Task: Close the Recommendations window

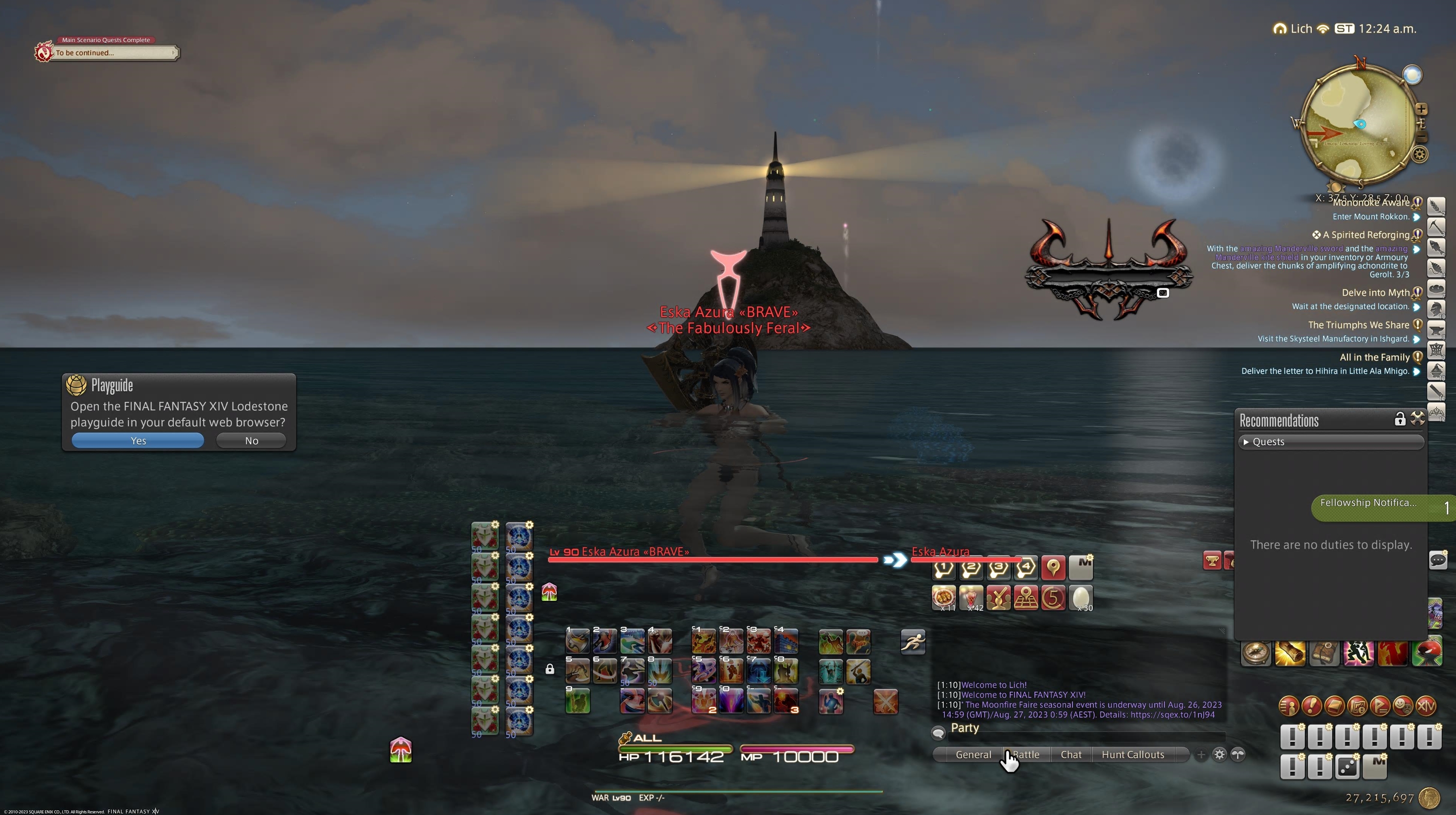Action: (1417, 419)
